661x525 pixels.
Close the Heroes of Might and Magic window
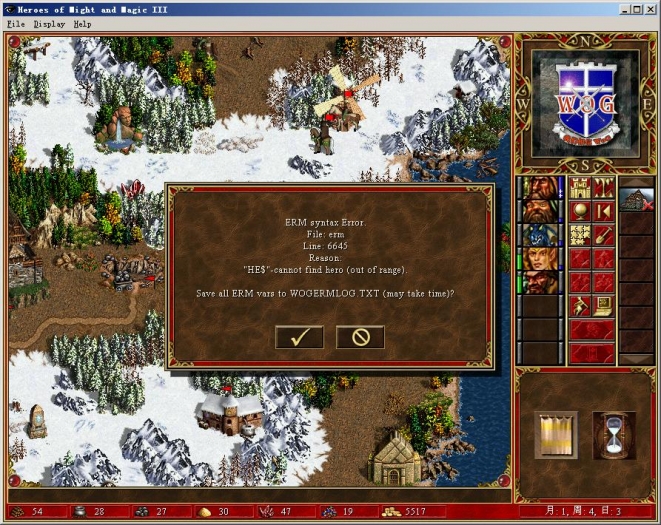tap(651, 8)
